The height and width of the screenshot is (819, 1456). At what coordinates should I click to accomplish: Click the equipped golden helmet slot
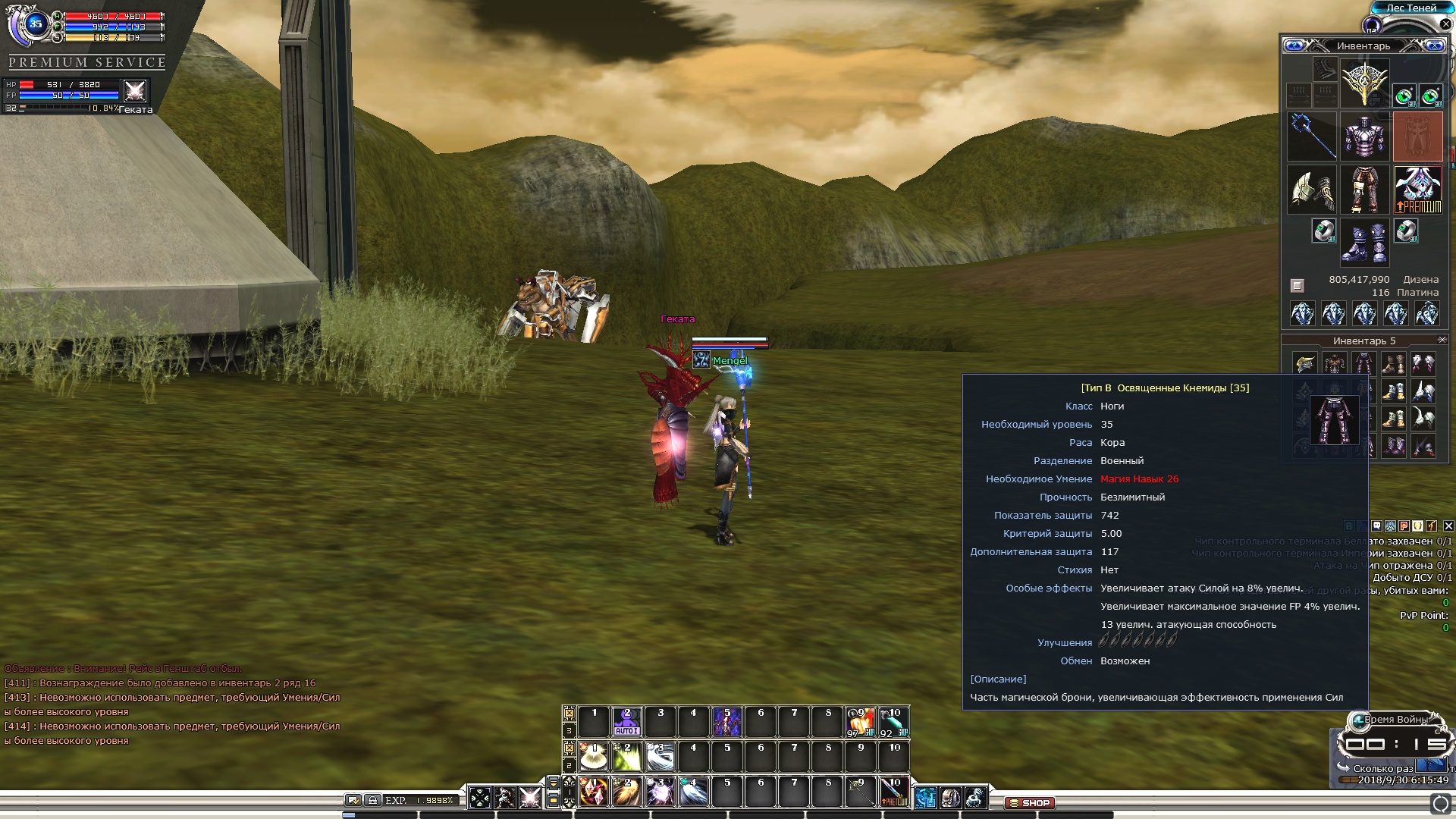coord(1364,83)
